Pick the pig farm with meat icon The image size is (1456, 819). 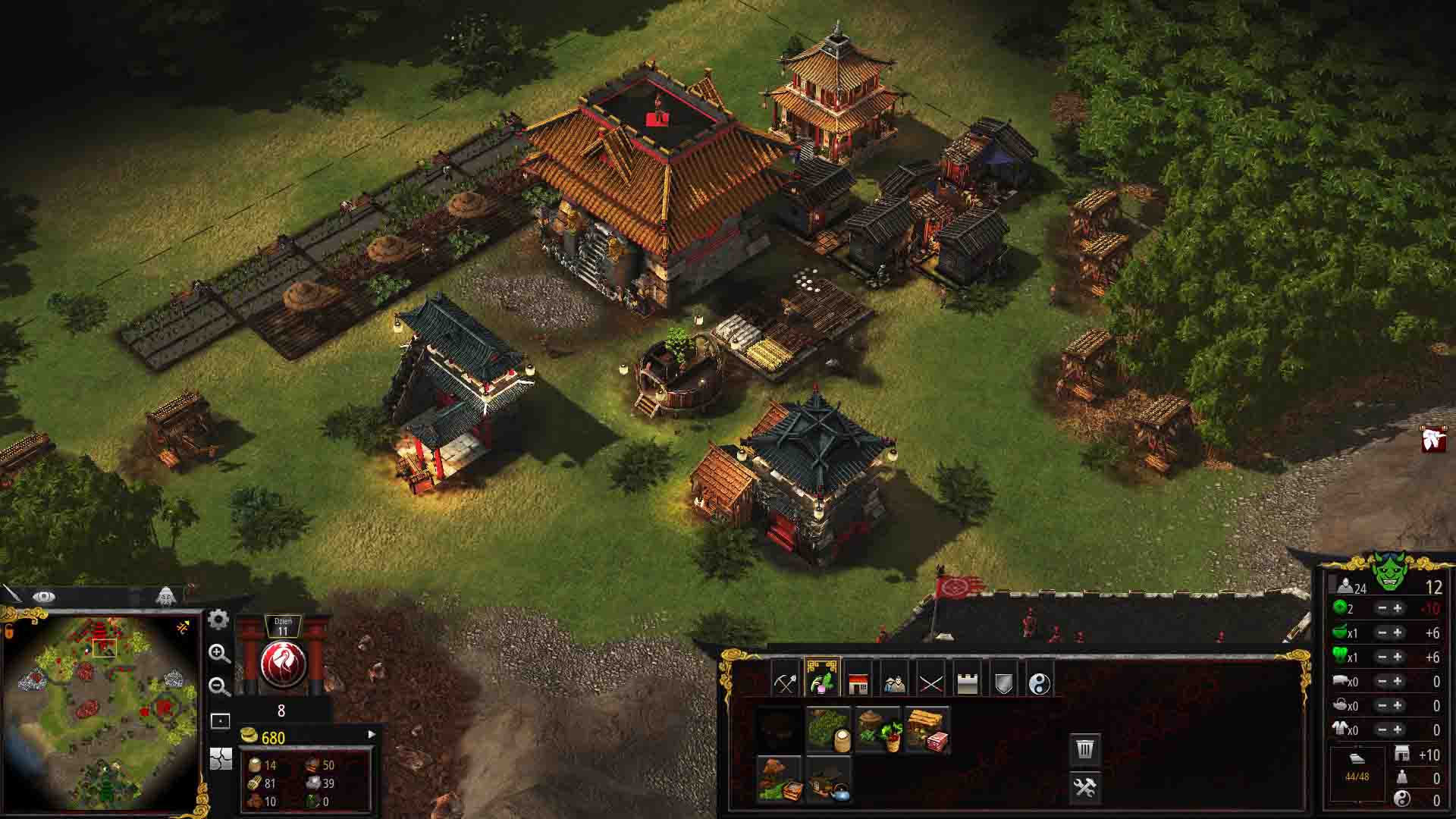point(927,730)
